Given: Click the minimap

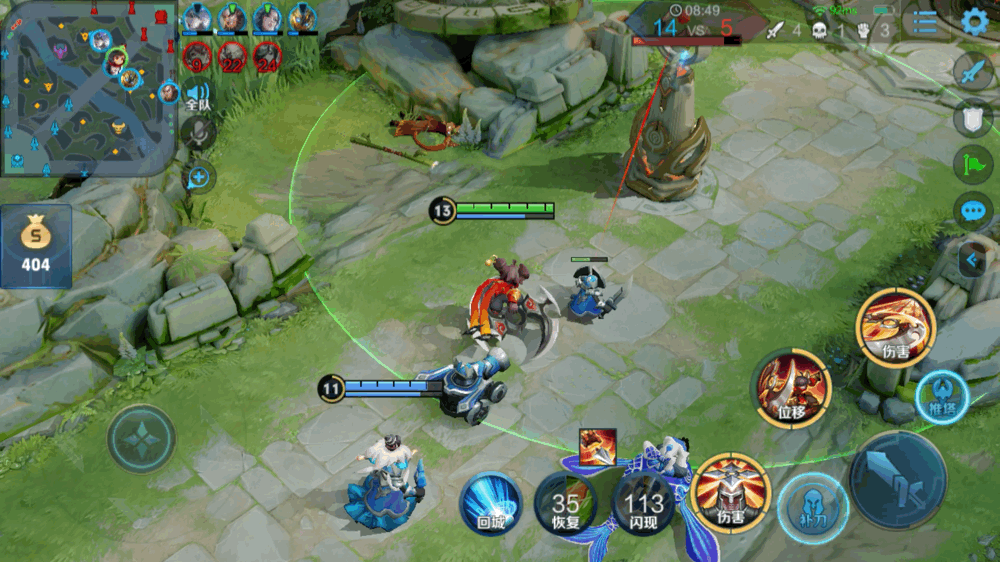Looking at the screenshot, I should [88, 88].
